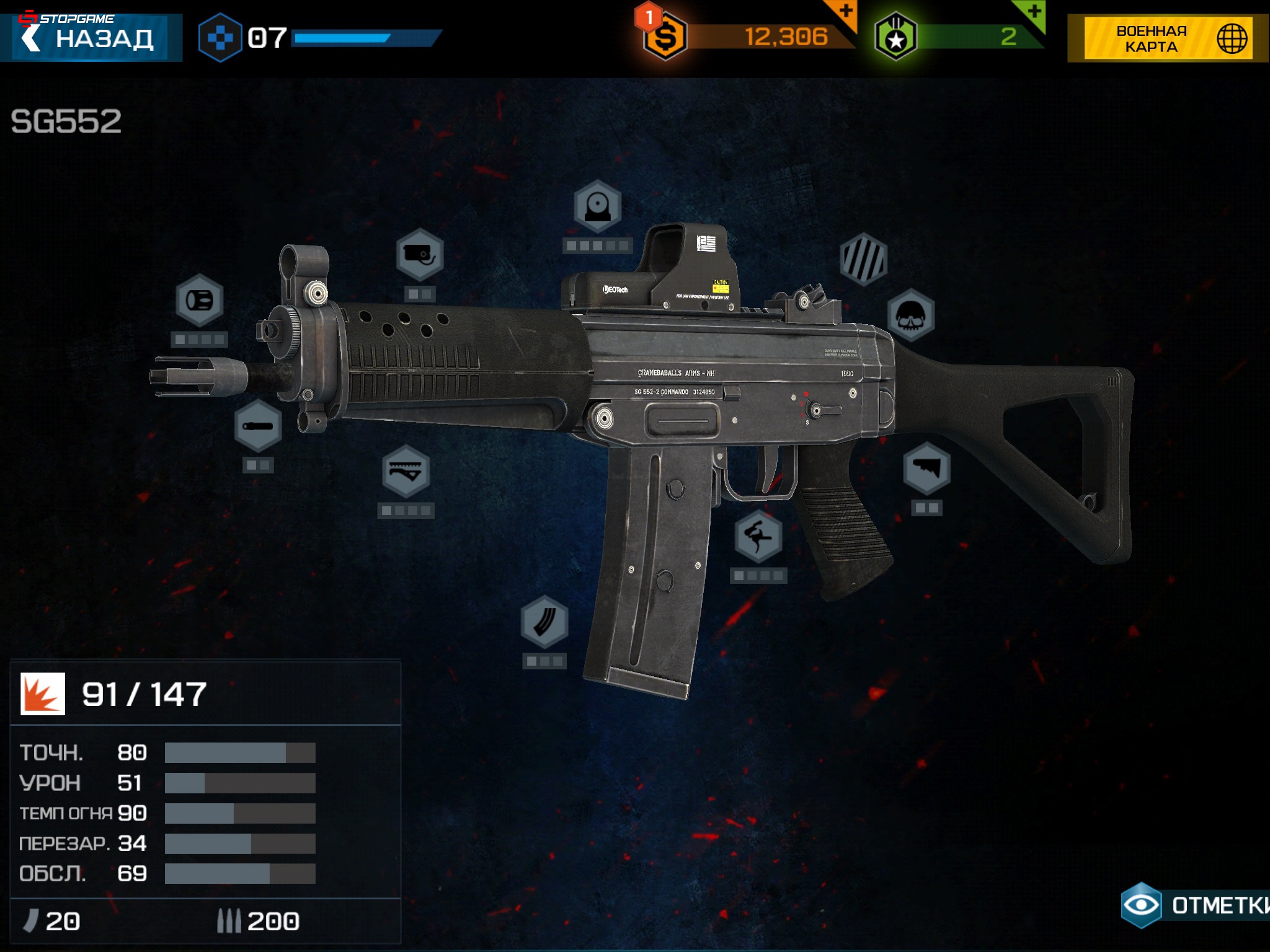Tap the level 07 hexagon badge
Image resolution: width=1270 pixels, height=952 pixels.
(221, 36)
